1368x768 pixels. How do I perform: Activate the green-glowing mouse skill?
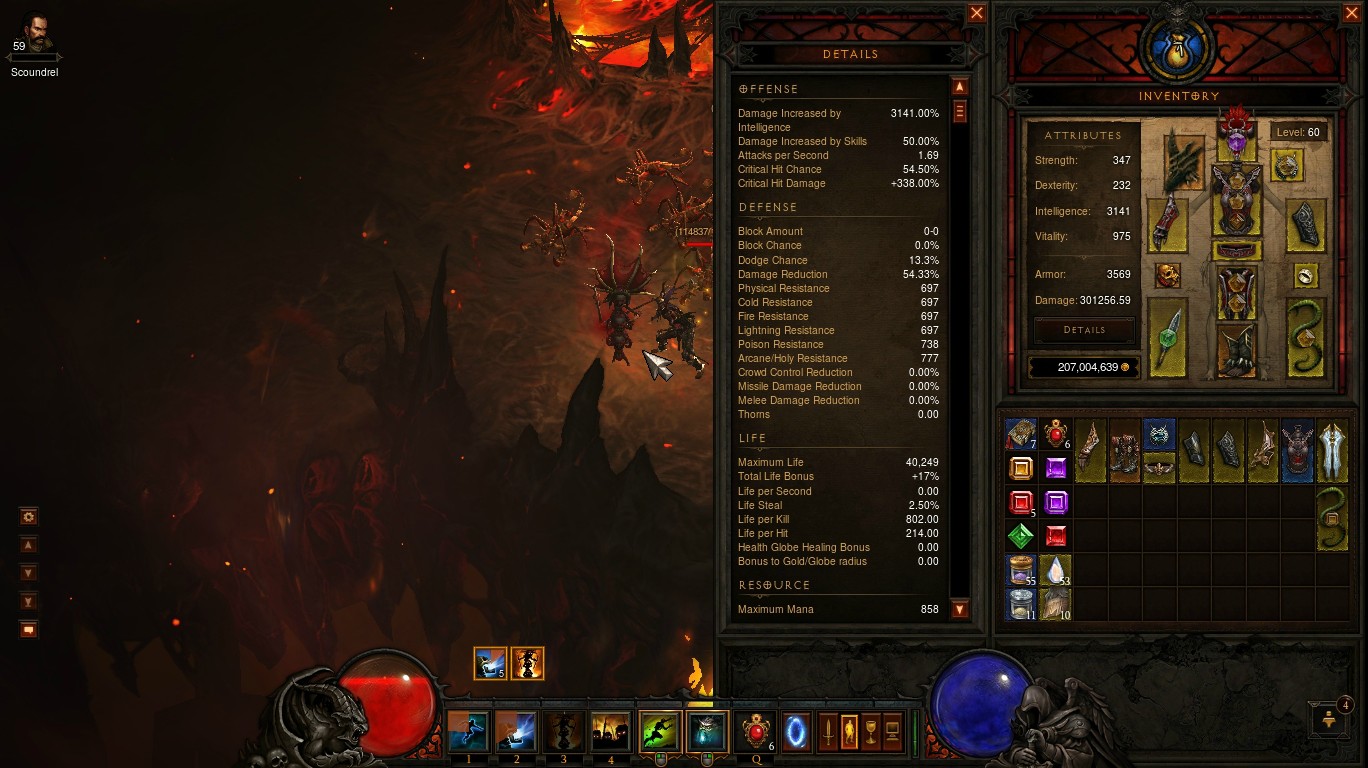point(660,732)
